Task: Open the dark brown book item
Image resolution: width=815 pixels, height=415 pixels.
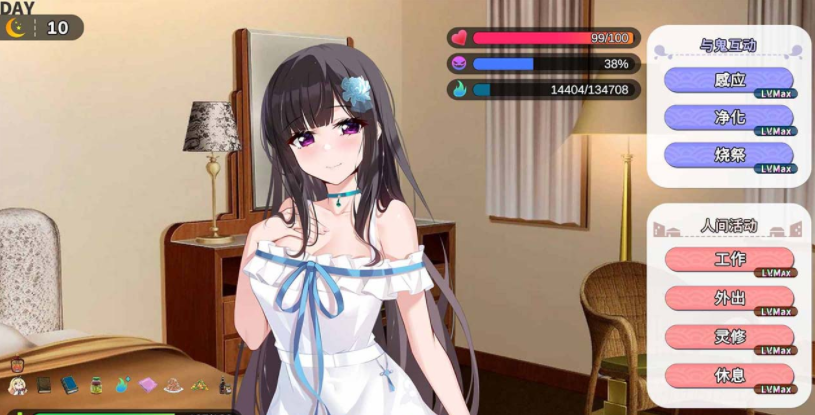Action: tap(44, 385)
